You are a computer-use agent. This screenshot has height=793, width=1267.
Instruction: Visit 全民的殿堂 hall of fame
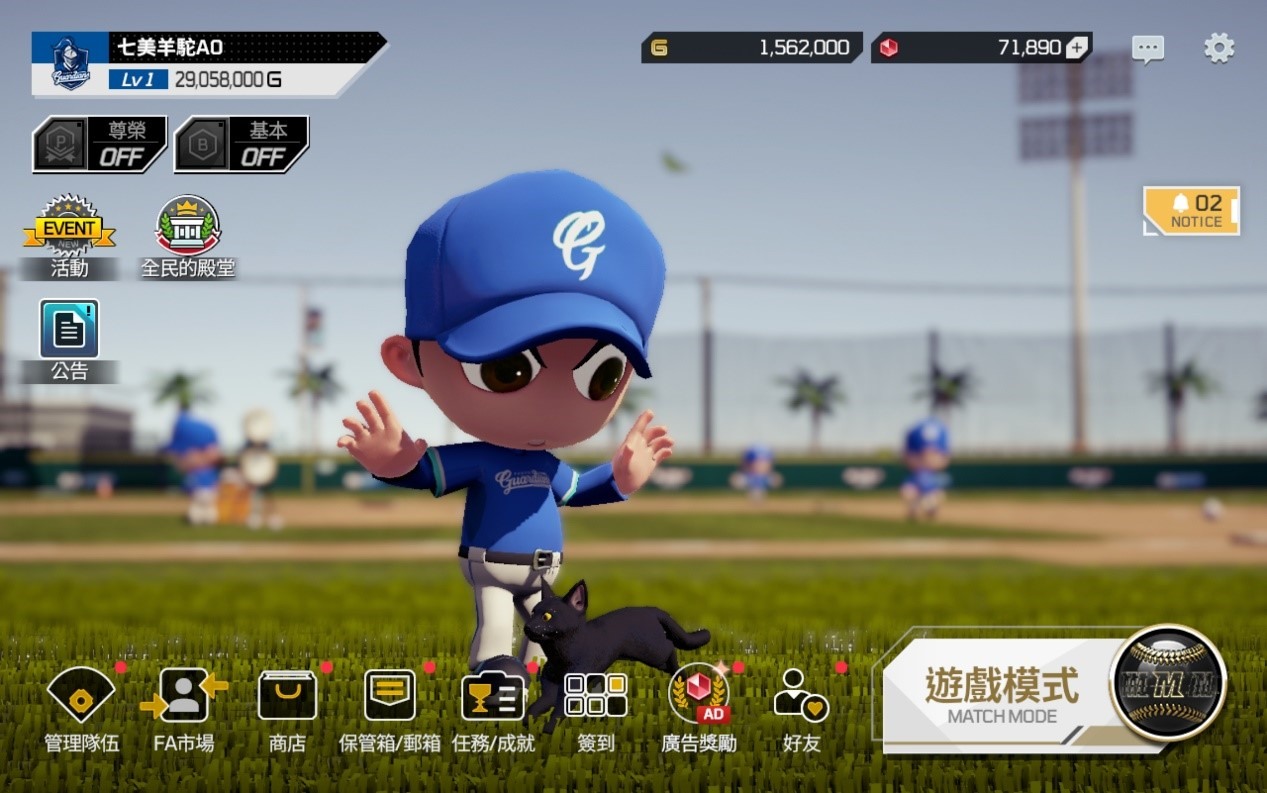[188, 236]
